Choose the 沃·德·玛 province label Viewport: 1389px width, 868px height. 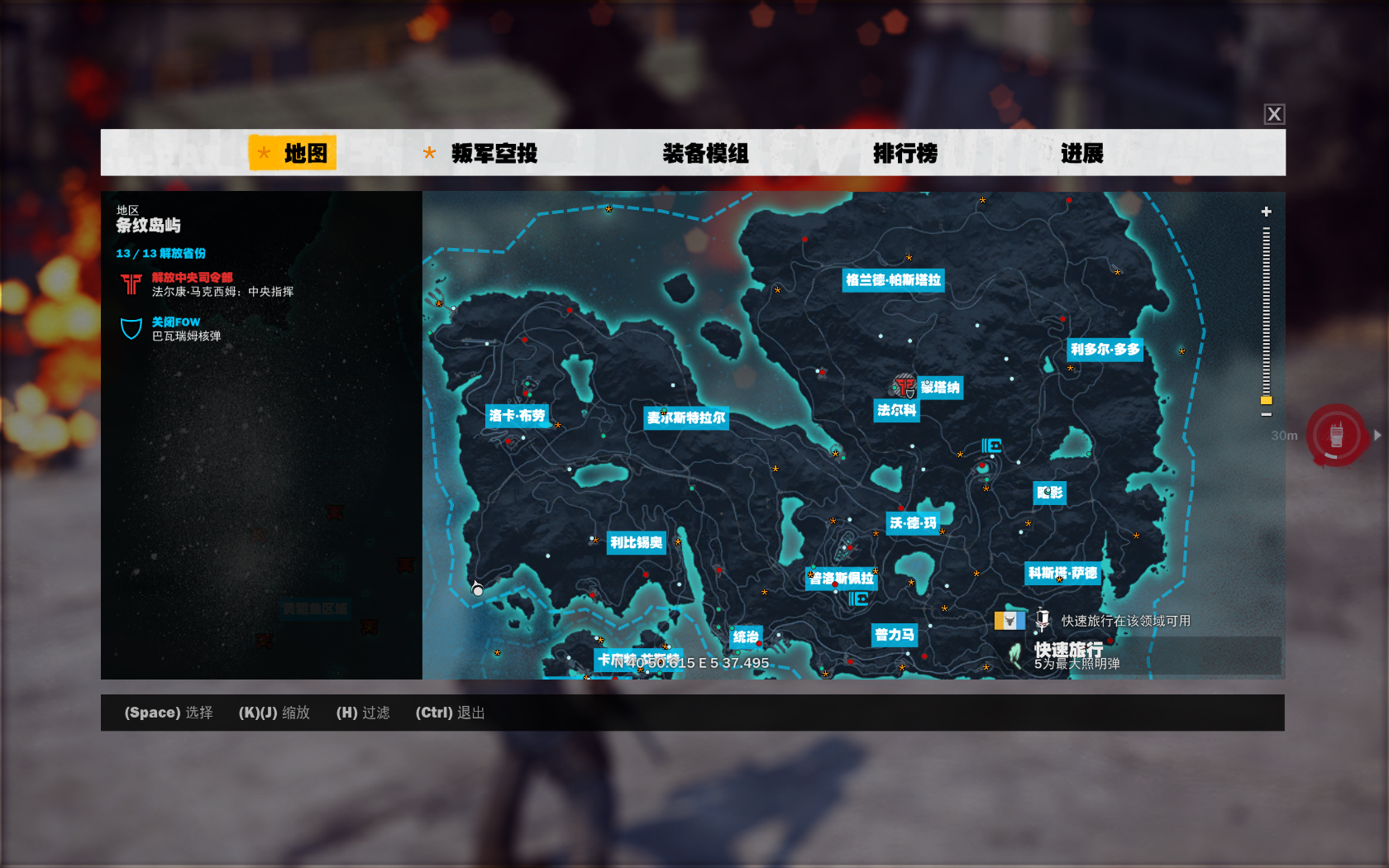coord(913,523)
